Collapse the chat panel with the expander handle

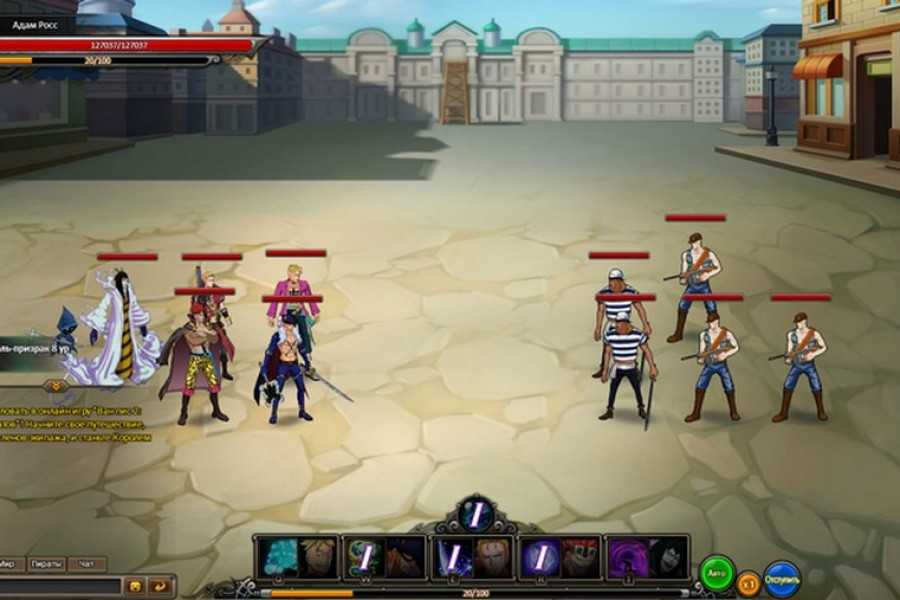point(56,386)
